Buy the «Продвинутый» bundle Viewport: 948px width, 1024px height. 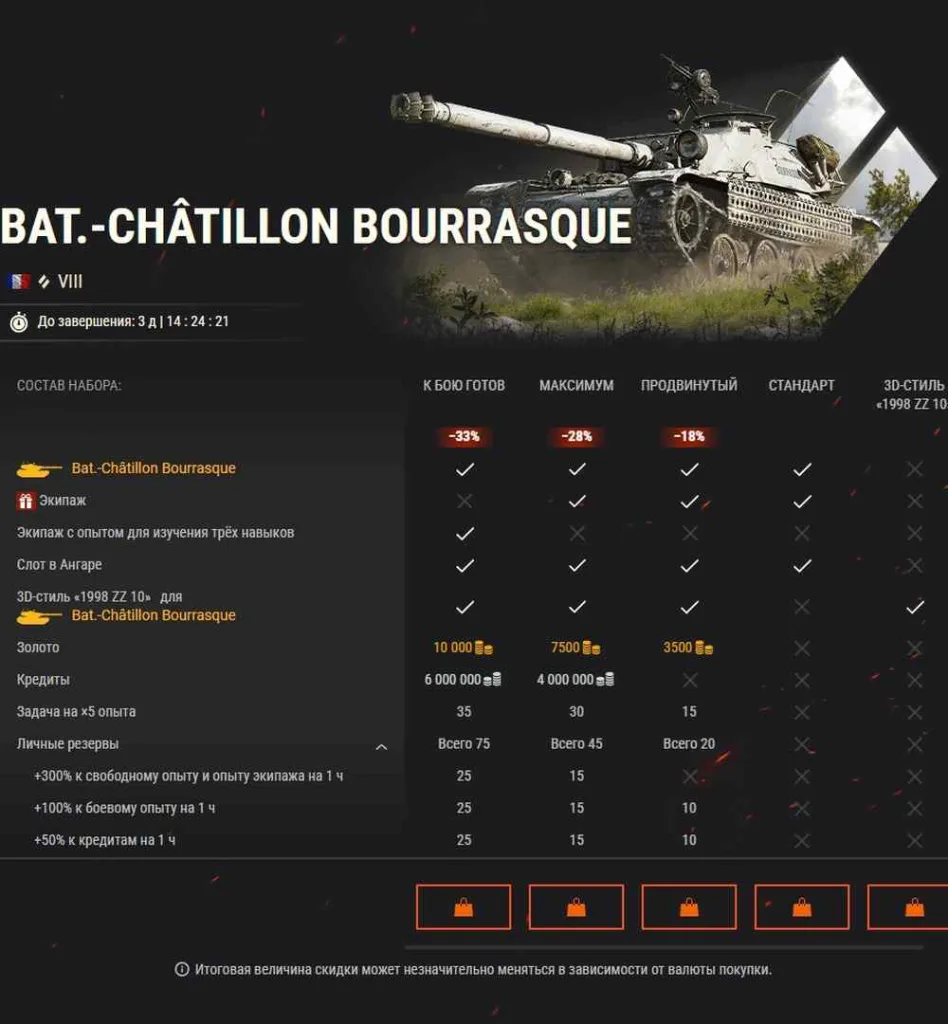pyautogui.click(x=689, y=907)
